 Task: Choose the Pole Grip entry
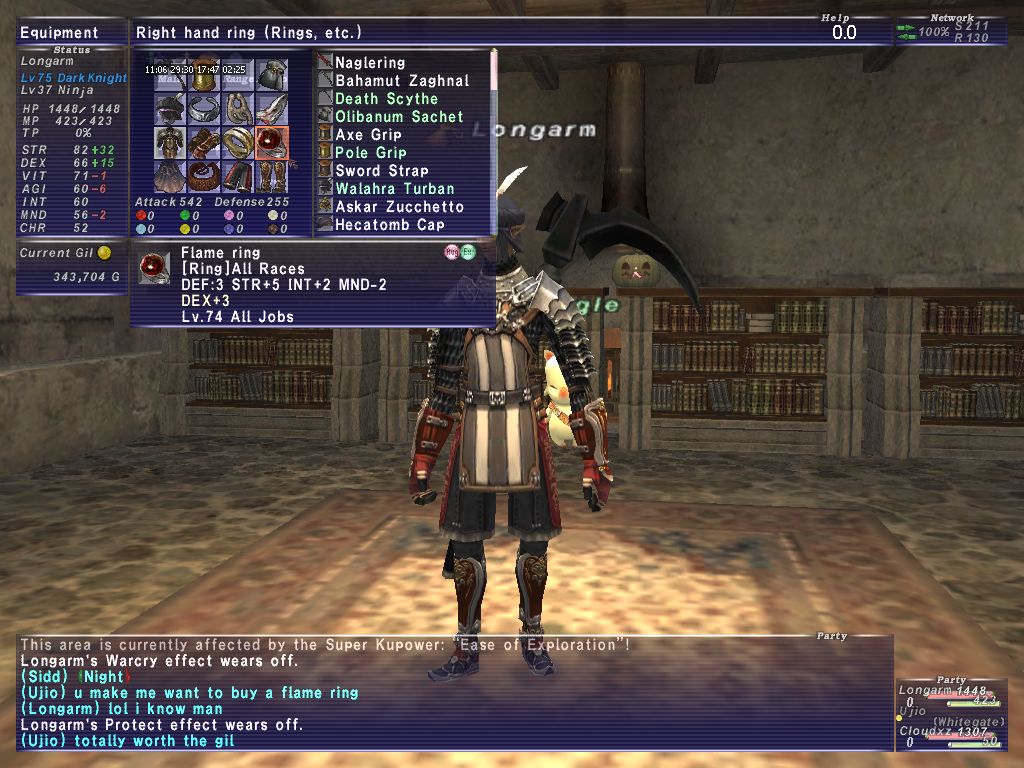[x=371, y=153]
